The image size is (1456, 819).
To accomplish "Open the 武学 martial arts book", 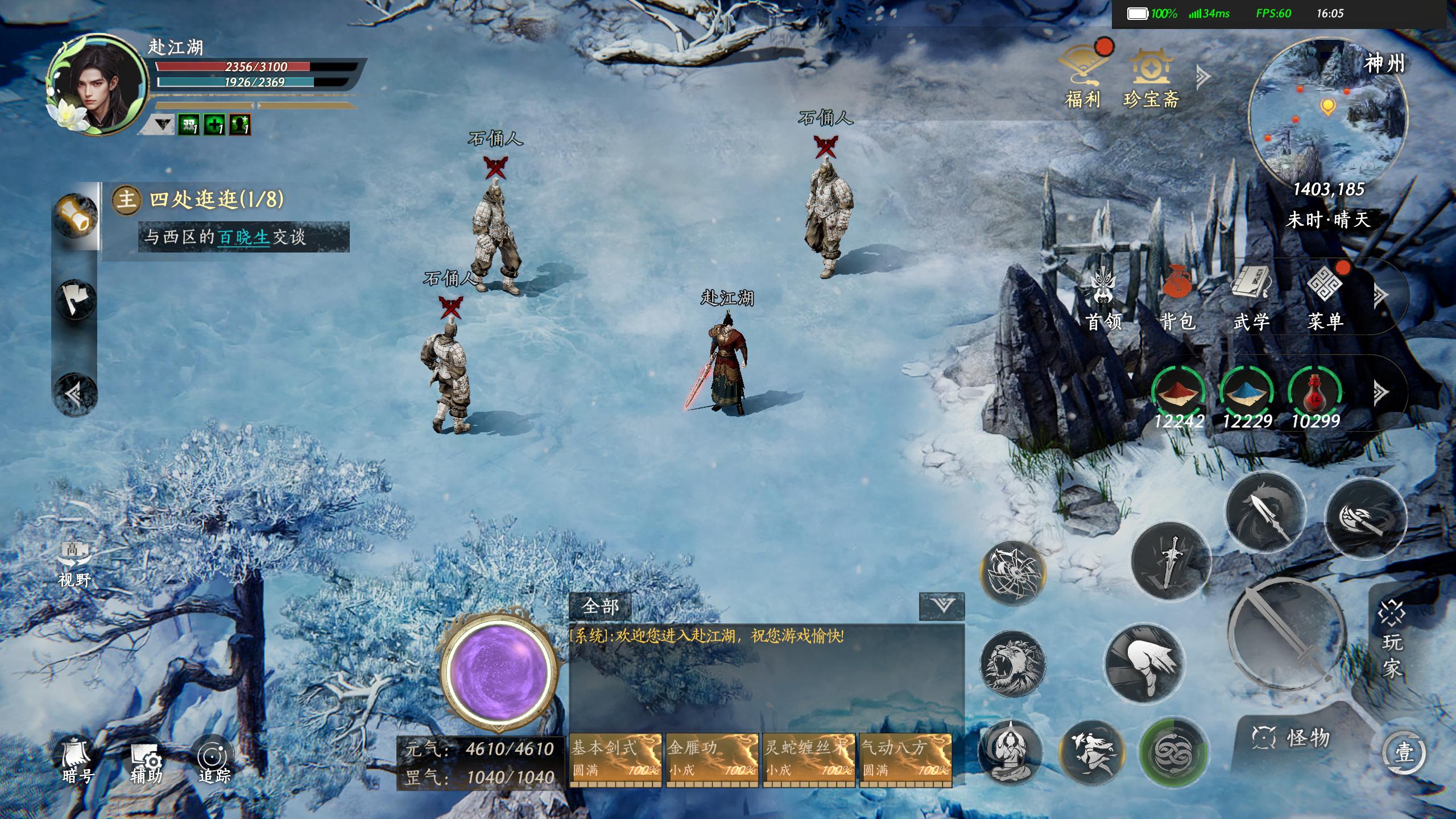I will pyautogui.click(x=1251, y=299).
